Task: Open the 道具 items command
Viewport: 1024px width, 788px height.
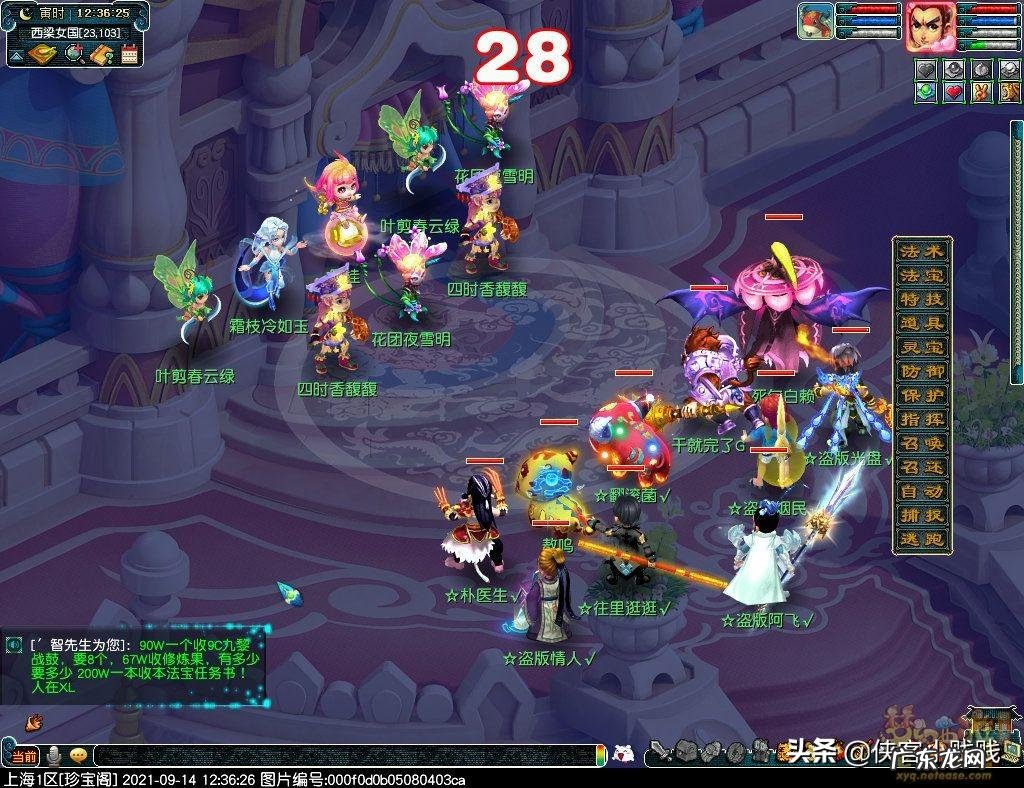Action: point(921,323)
